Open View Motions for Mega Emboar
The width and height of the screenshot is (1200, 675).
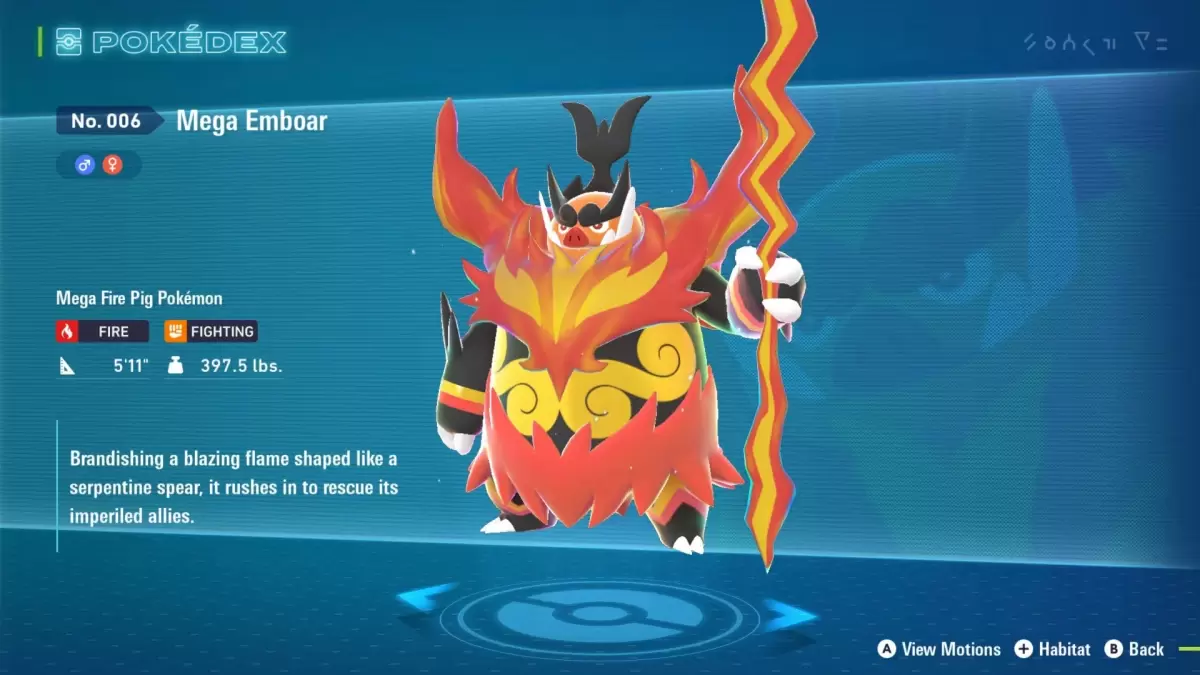[939, 649]
